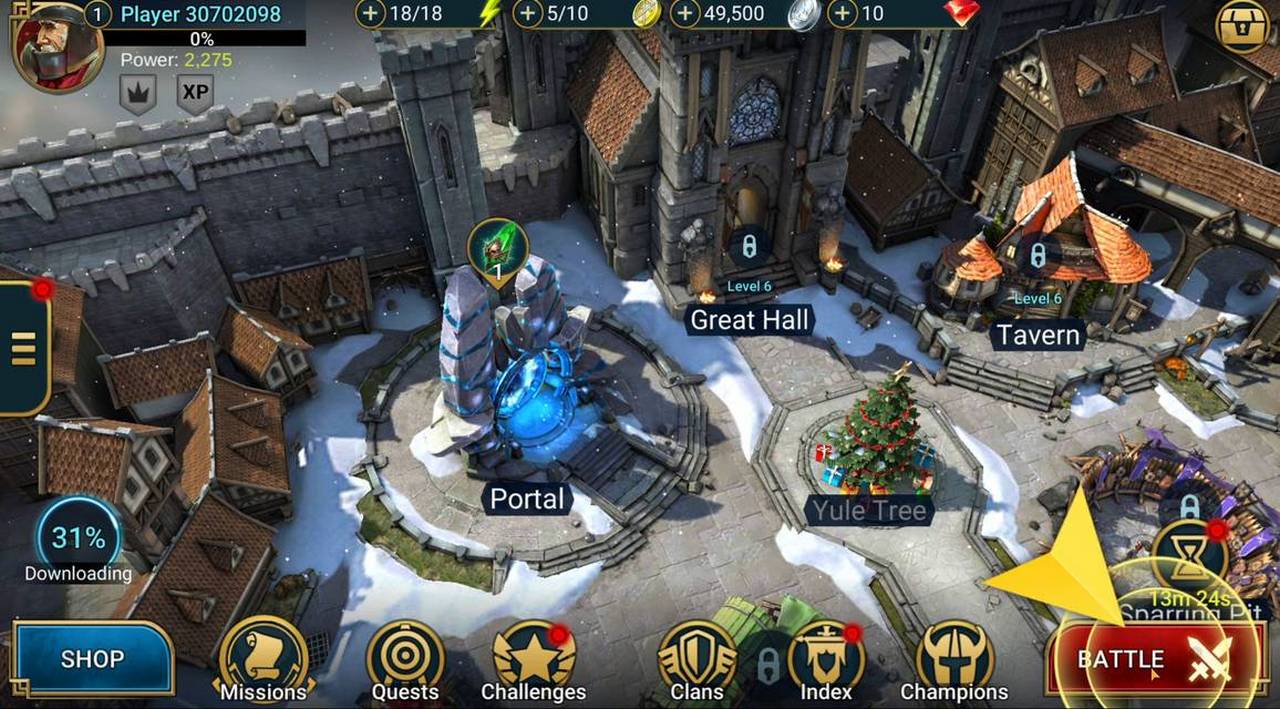Open the Shop

pos(93,659)
